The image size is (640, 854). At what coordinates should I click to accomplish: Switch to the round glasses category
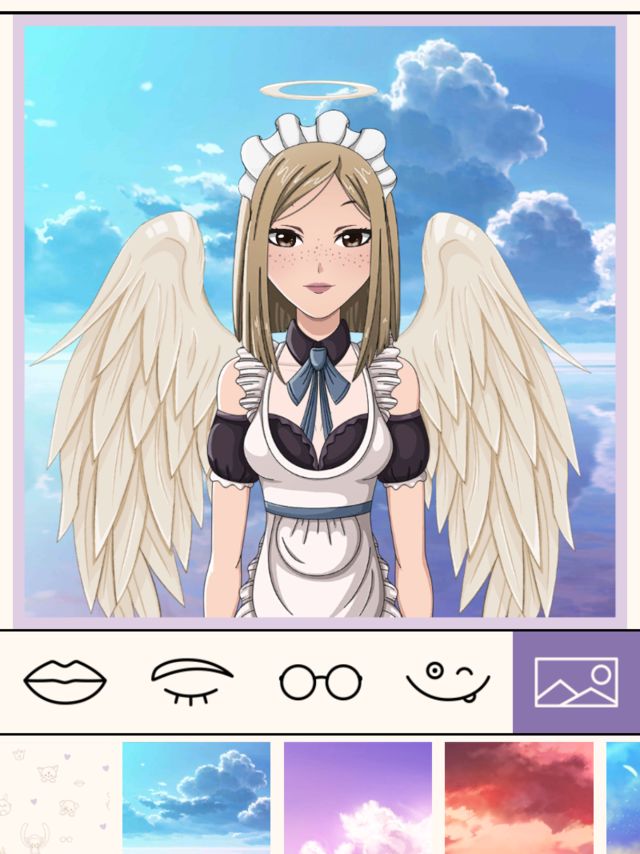point(320,682)
